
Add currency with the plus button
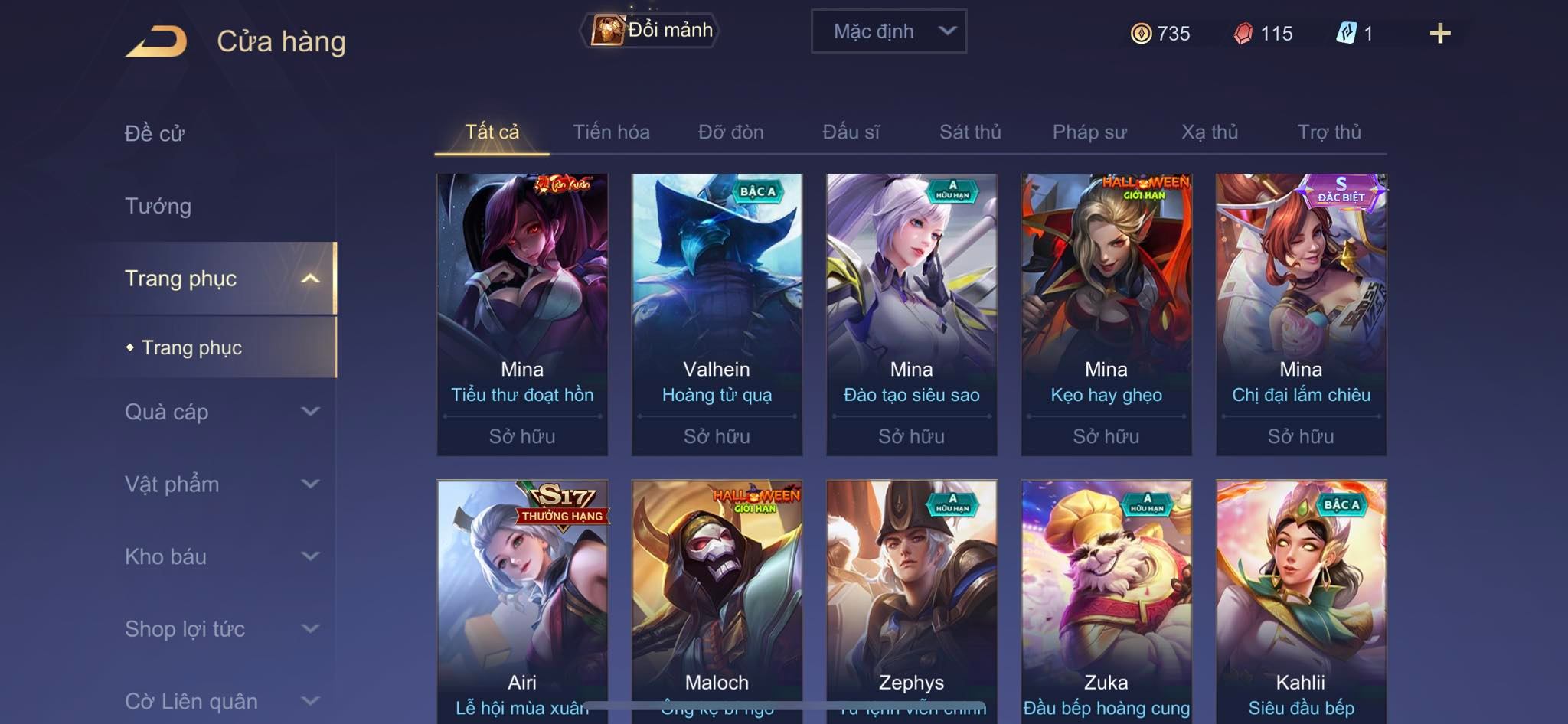click(x=1439, y=34)
